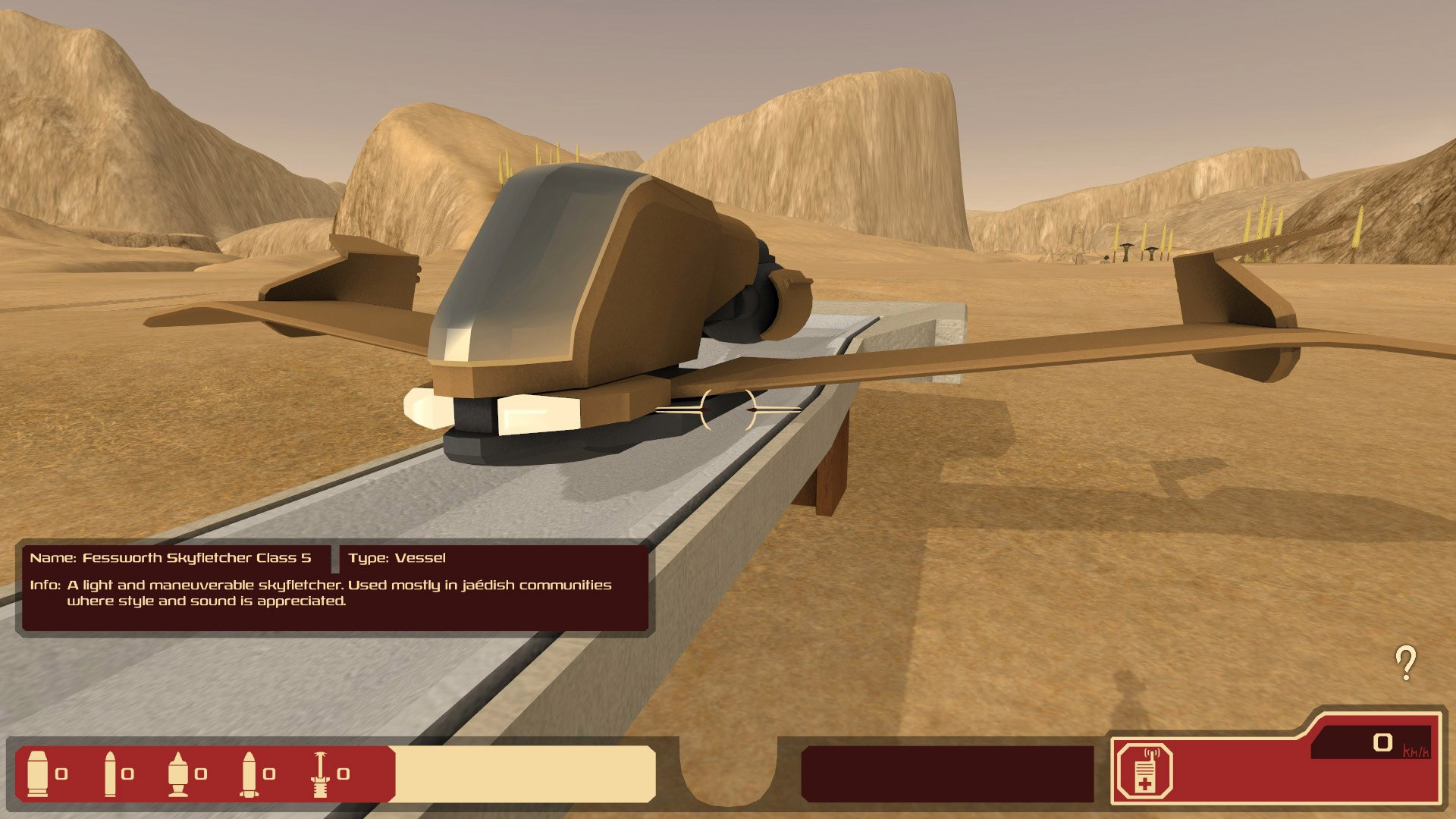
Task: Pick the finned rocket ammo icon
Action: [248, 773]
